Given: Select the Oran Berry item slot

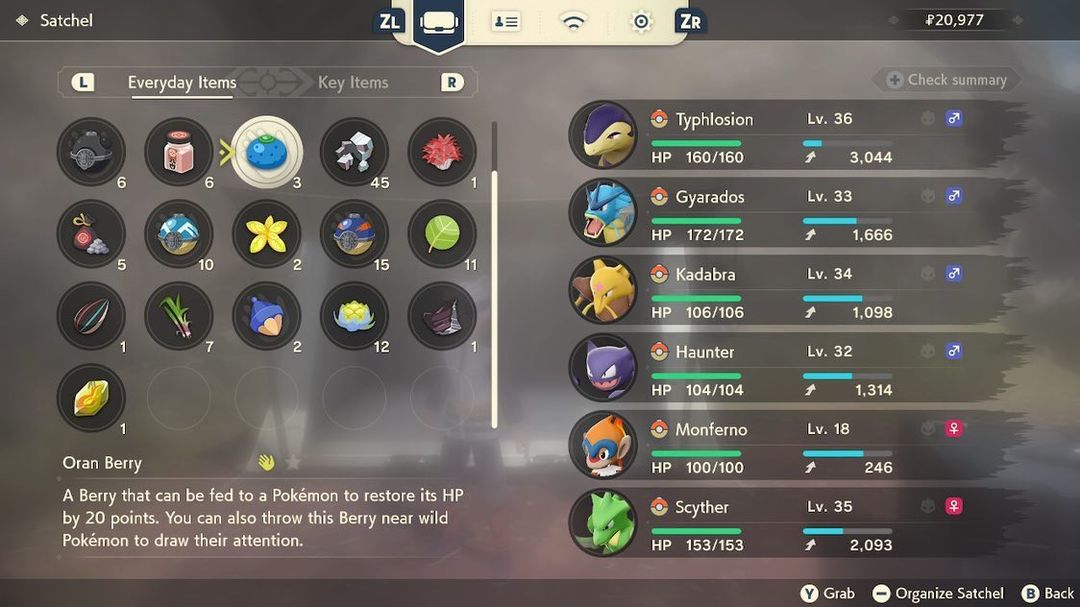Looking at the screenshot, I should (267, 152).
